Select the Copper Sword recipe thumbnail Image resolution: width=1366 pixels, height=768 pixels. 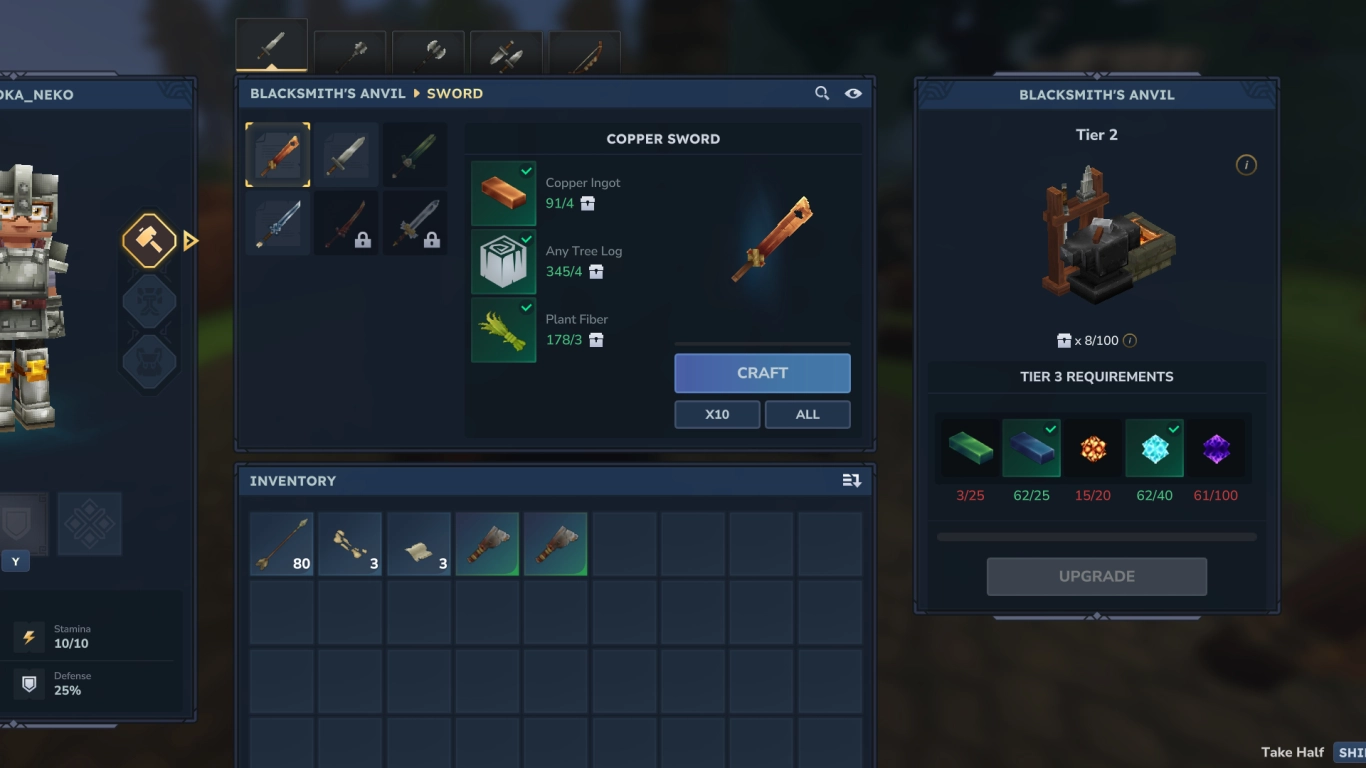point(277,155)
